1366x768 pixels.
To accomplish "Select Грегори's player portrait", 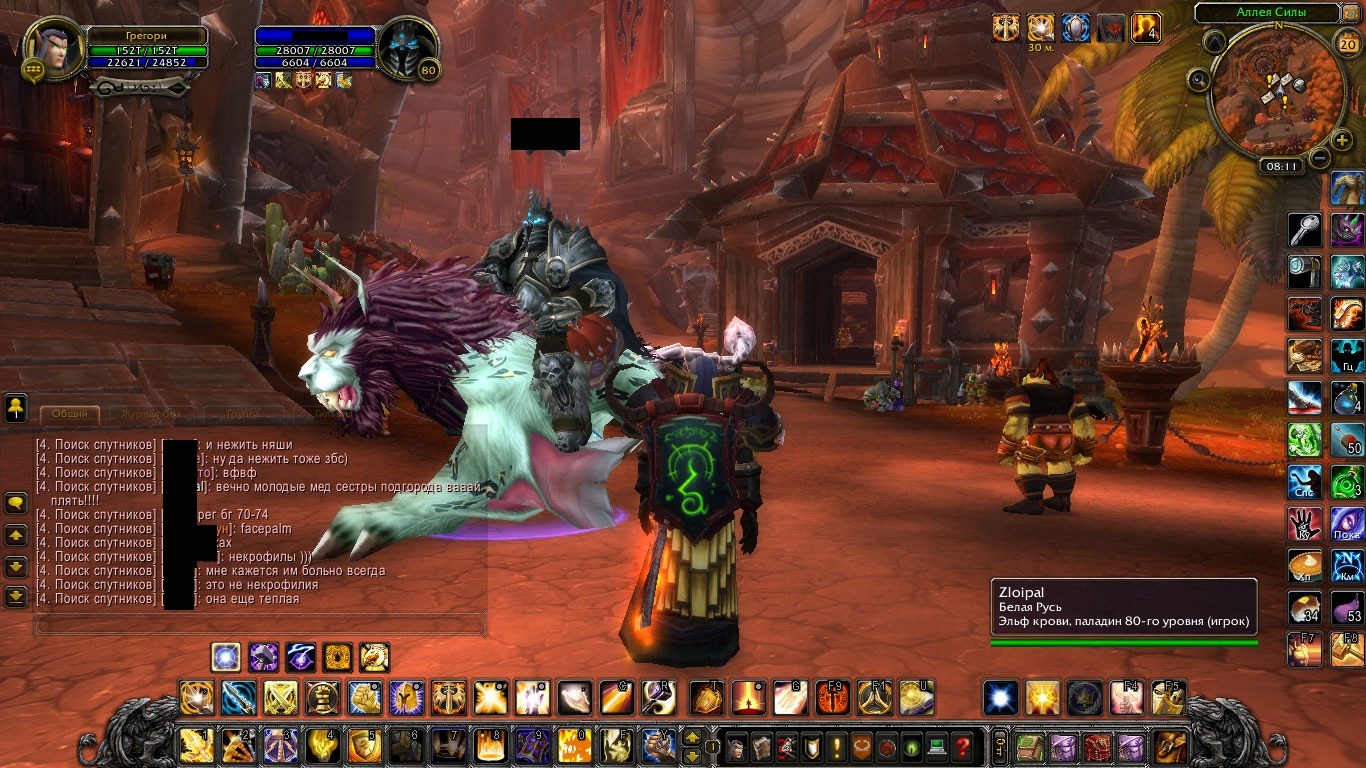I will 52,47.
